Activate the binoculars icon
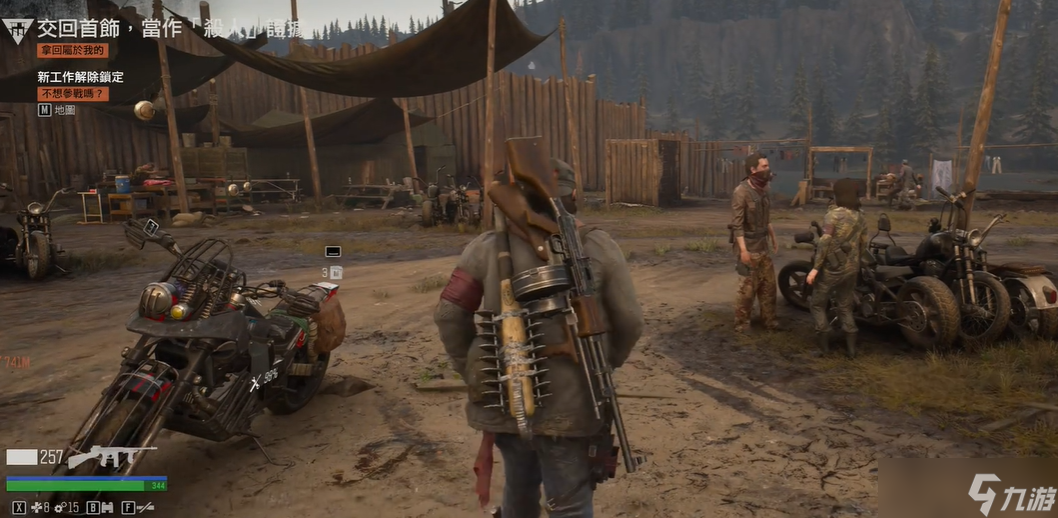This screenshot has height=518, width=1058. 106,508
